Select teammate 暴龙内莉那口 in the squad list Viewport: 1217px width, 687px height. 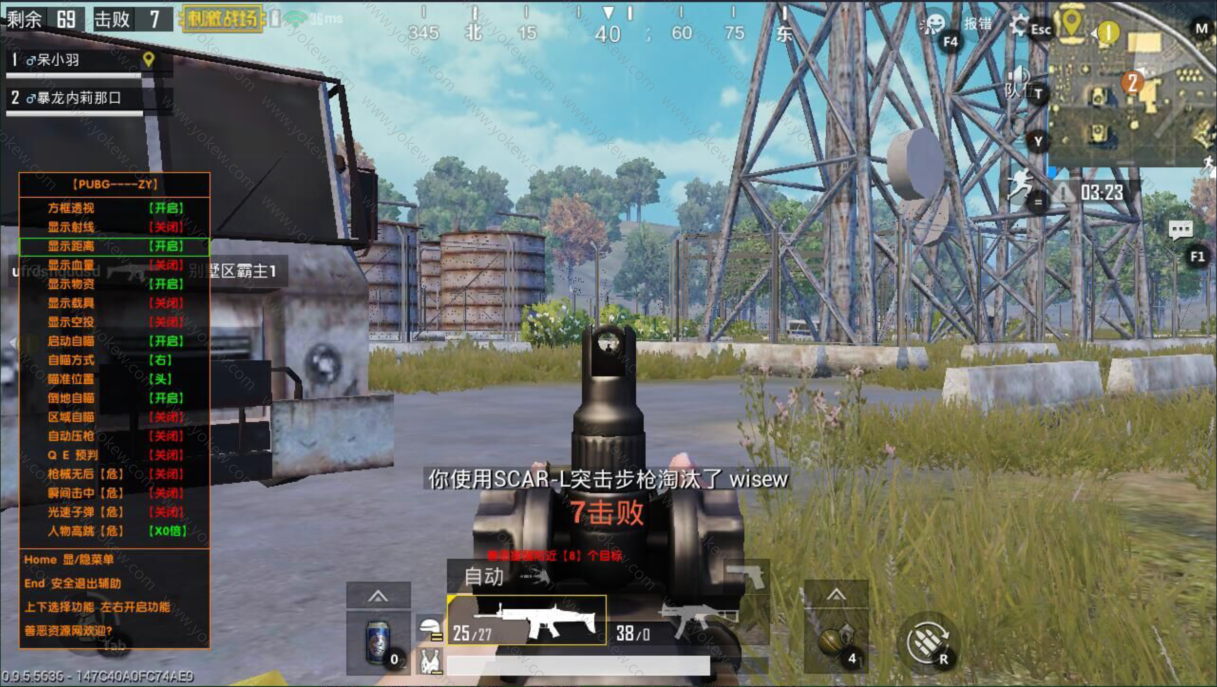pos(80,98)
